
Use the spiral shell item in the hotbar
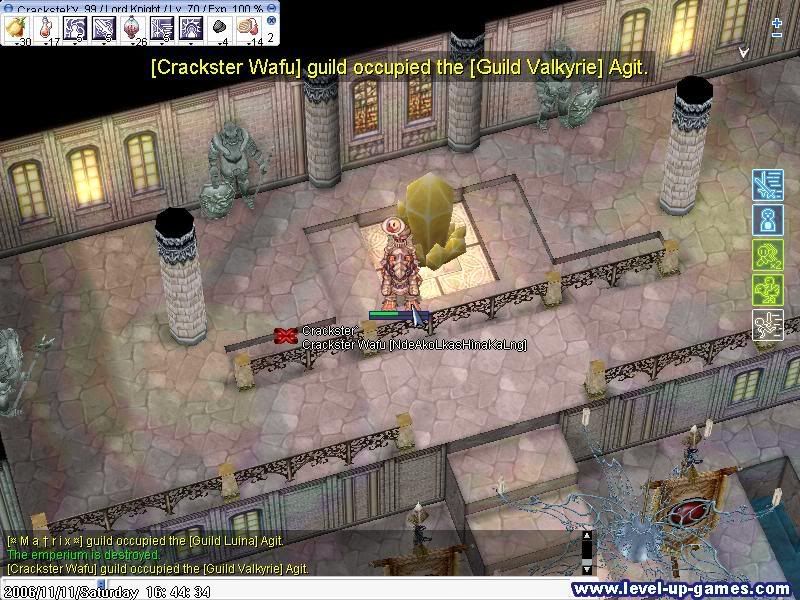249,29
